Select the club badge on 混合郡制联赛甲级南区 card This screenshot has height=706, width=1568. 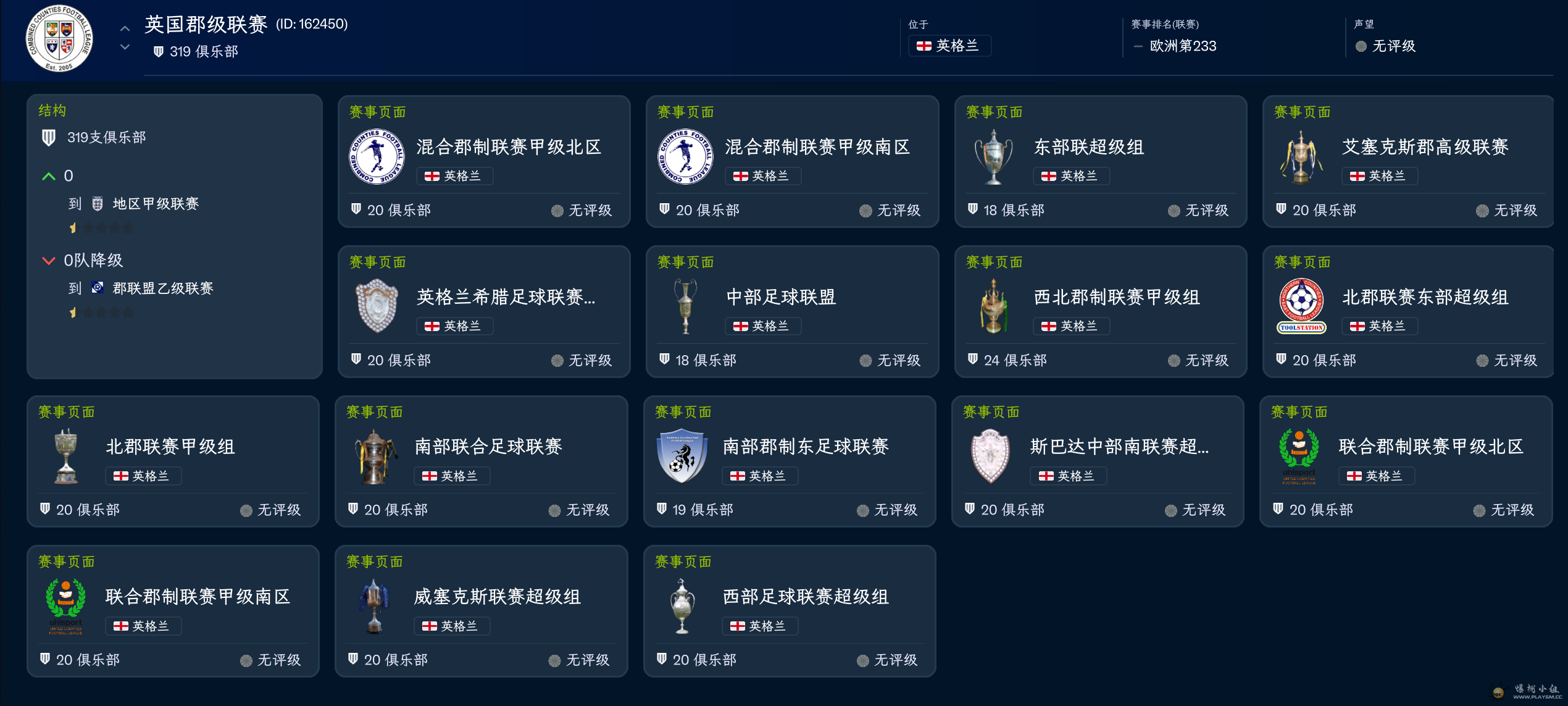(x=685, y=156)
